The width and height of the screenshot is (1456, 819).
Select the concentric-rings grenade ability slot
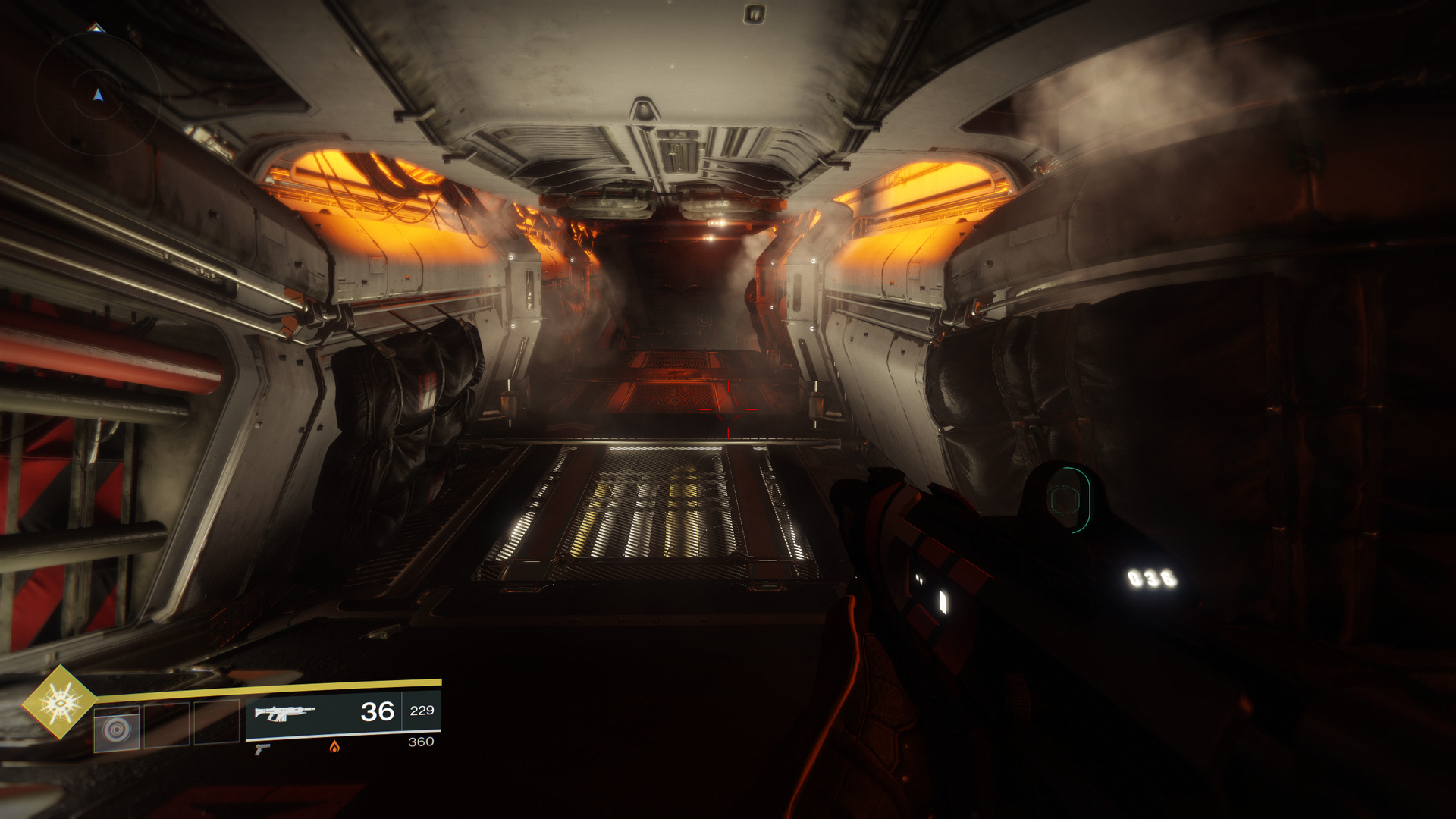117,730
